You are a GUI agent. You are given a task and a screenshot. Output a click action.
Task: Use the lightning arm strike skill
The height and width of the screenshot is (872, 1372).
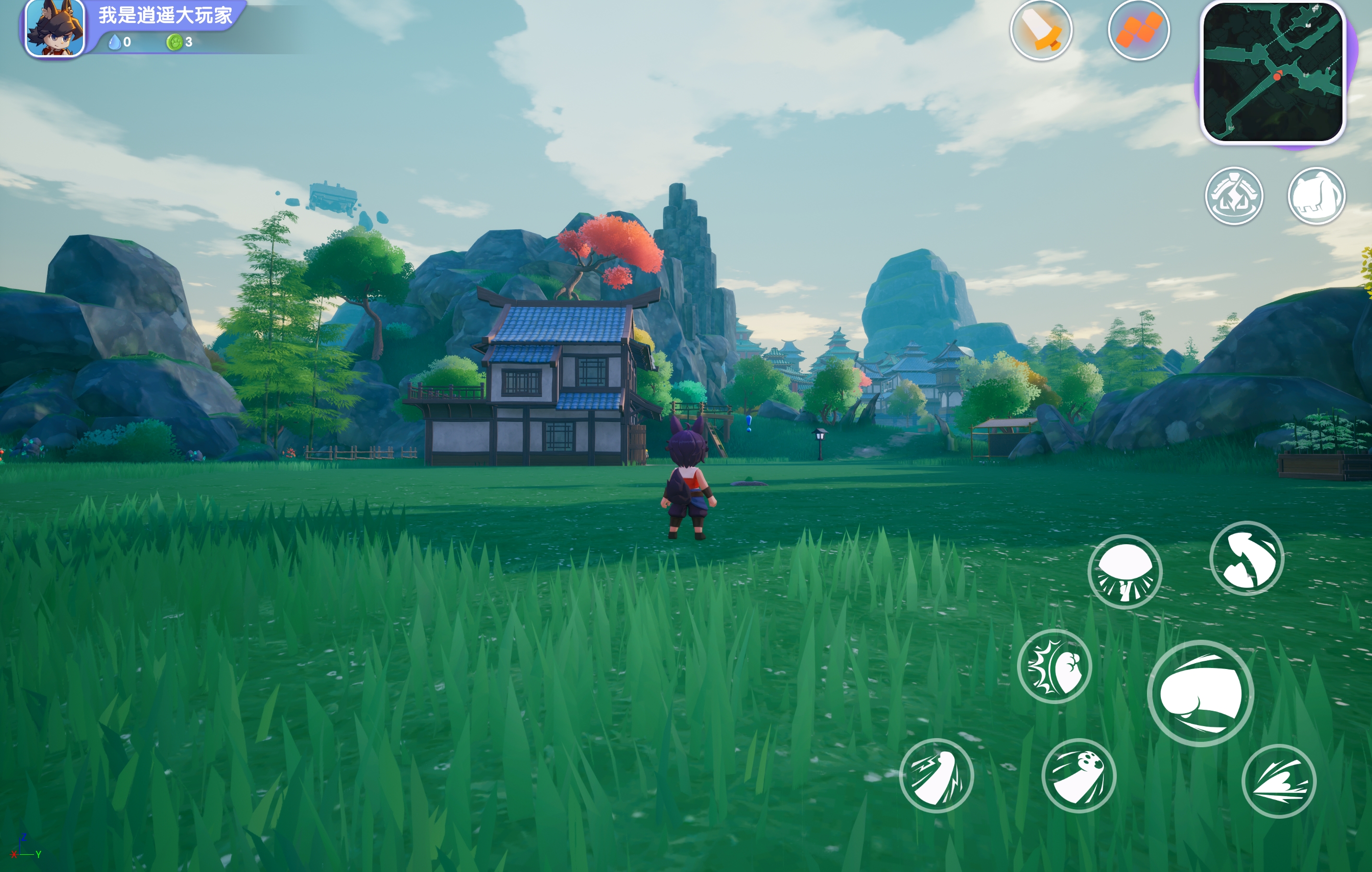[x=936, y=775]
